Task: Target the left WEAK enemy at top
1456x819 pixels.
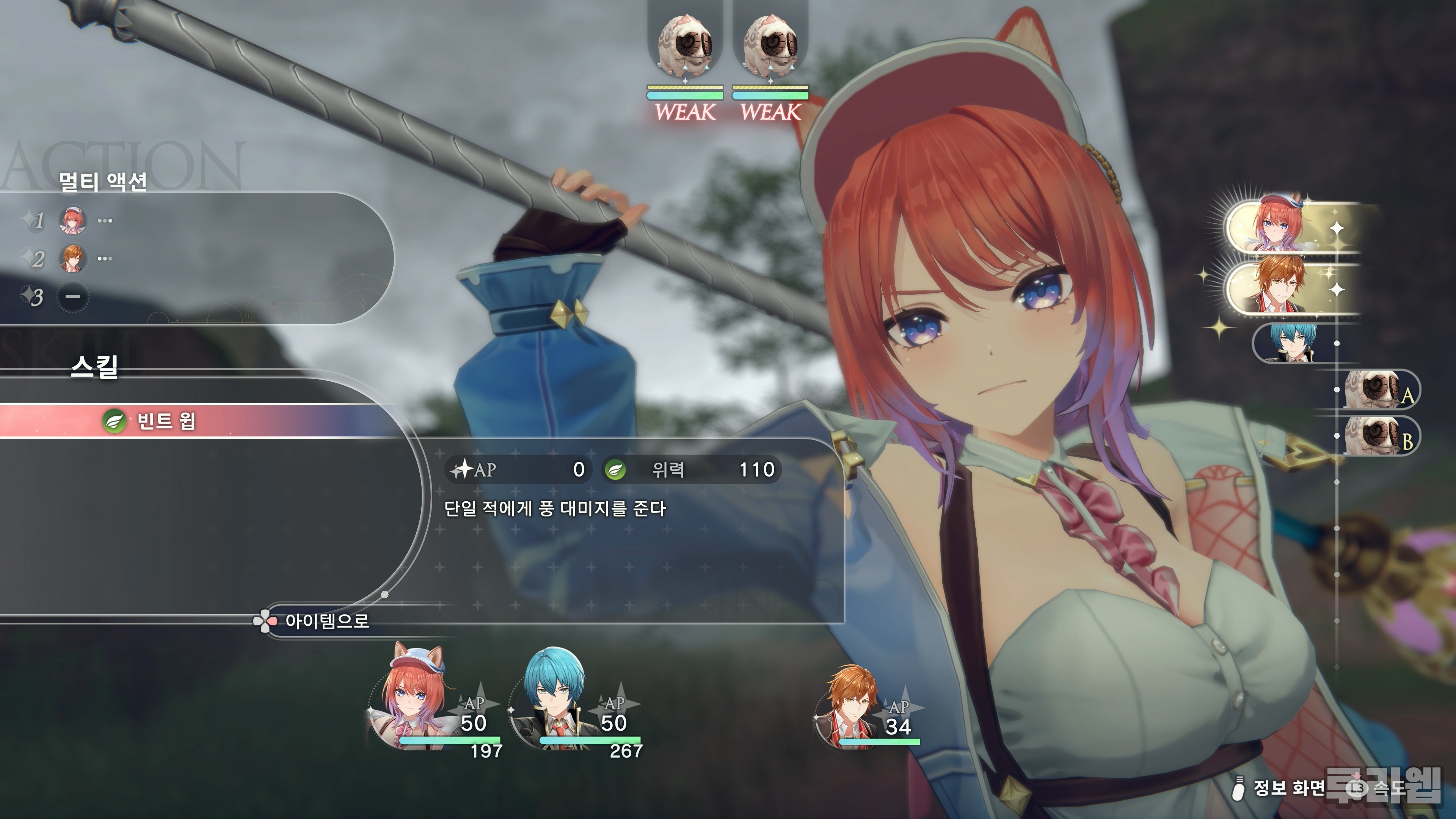Action: click(x=685, y=51)
